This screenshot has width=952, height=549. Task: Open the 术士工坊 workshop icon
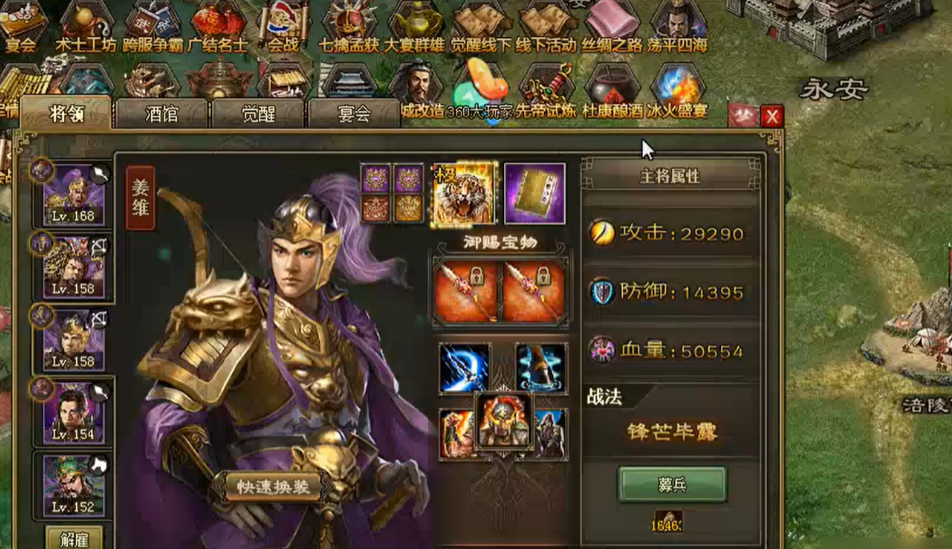point(85,27)
